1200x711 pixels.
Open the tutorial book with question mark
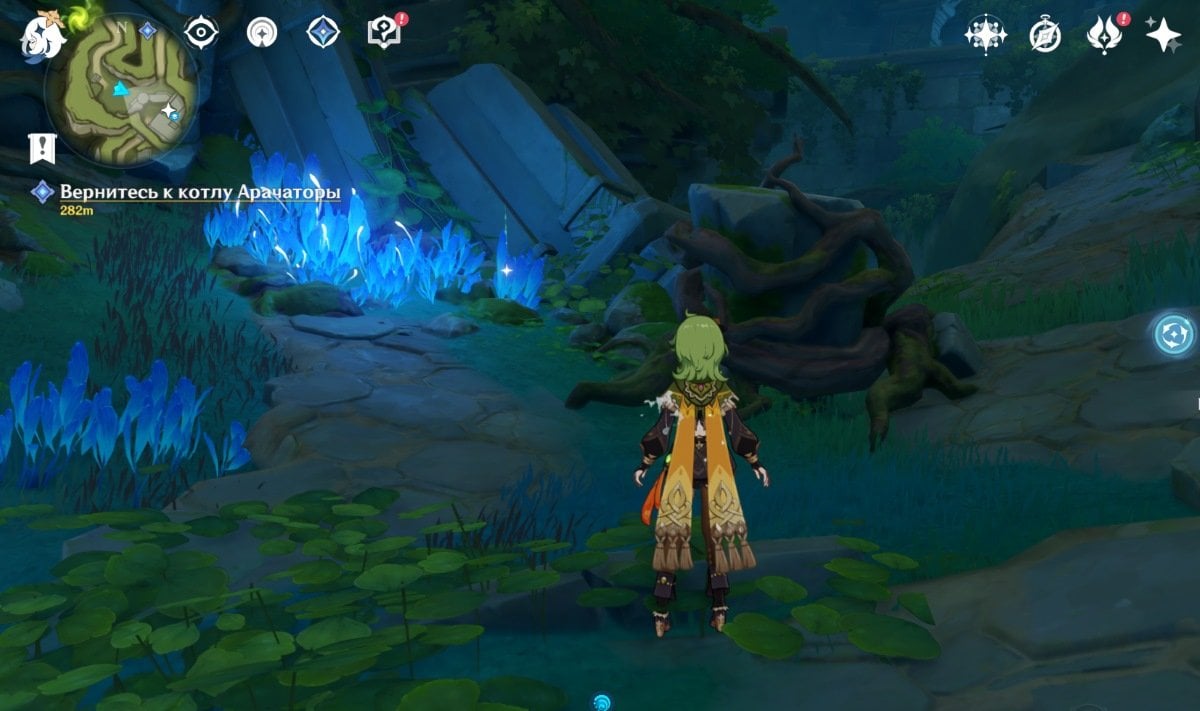click(x=383, y=32)
